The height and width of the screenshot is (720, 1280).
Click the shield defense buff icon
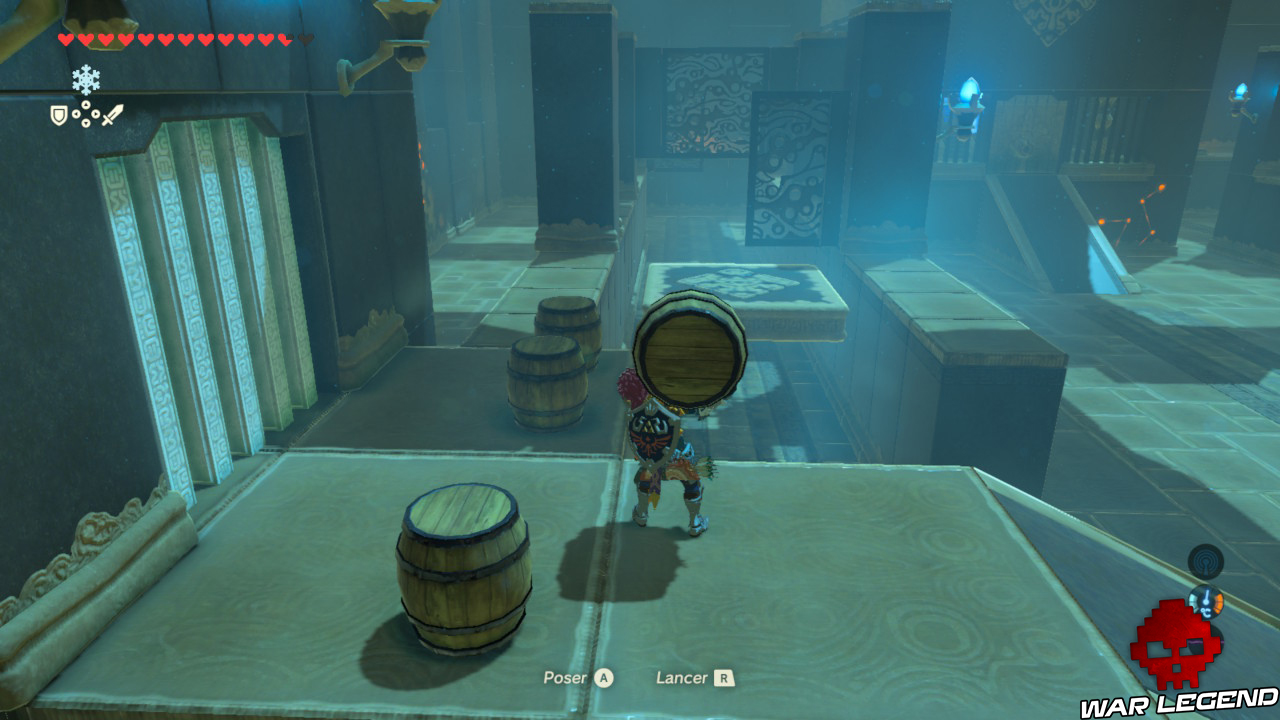pyautogui.click(x=58, y=114)
